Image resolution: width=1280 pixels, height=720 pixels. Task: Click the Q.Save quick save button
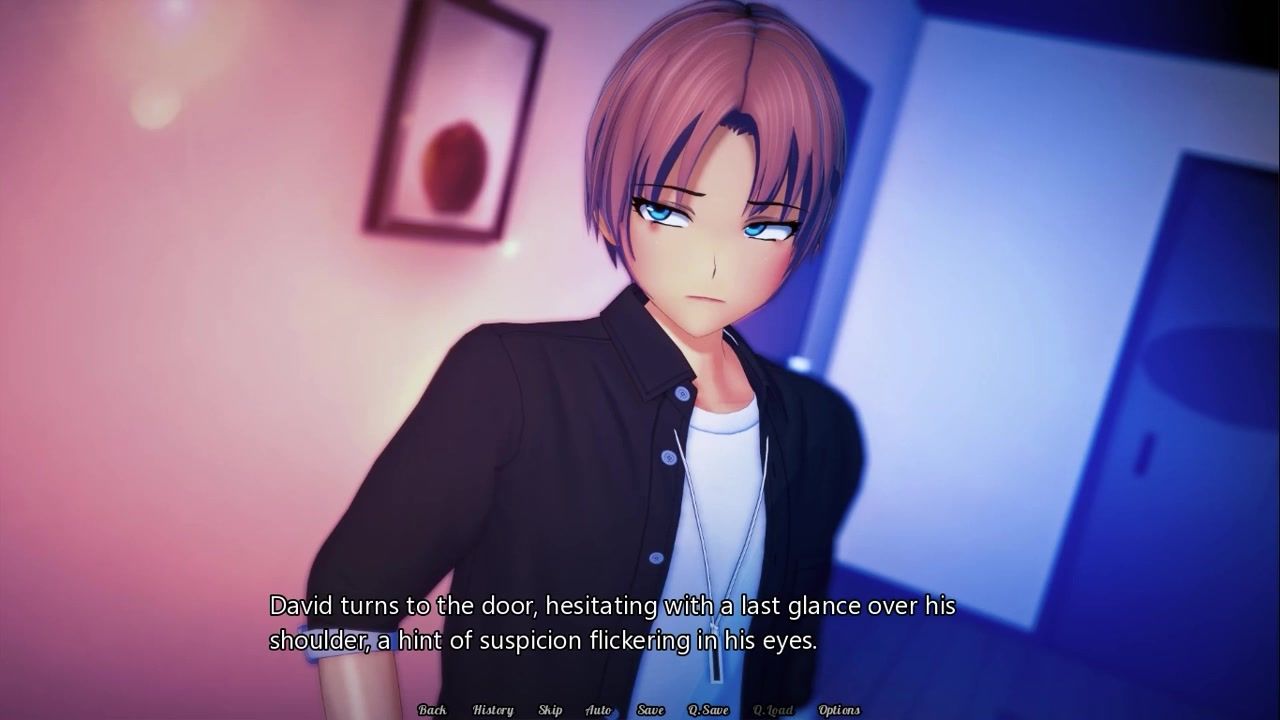pos(708,710)
